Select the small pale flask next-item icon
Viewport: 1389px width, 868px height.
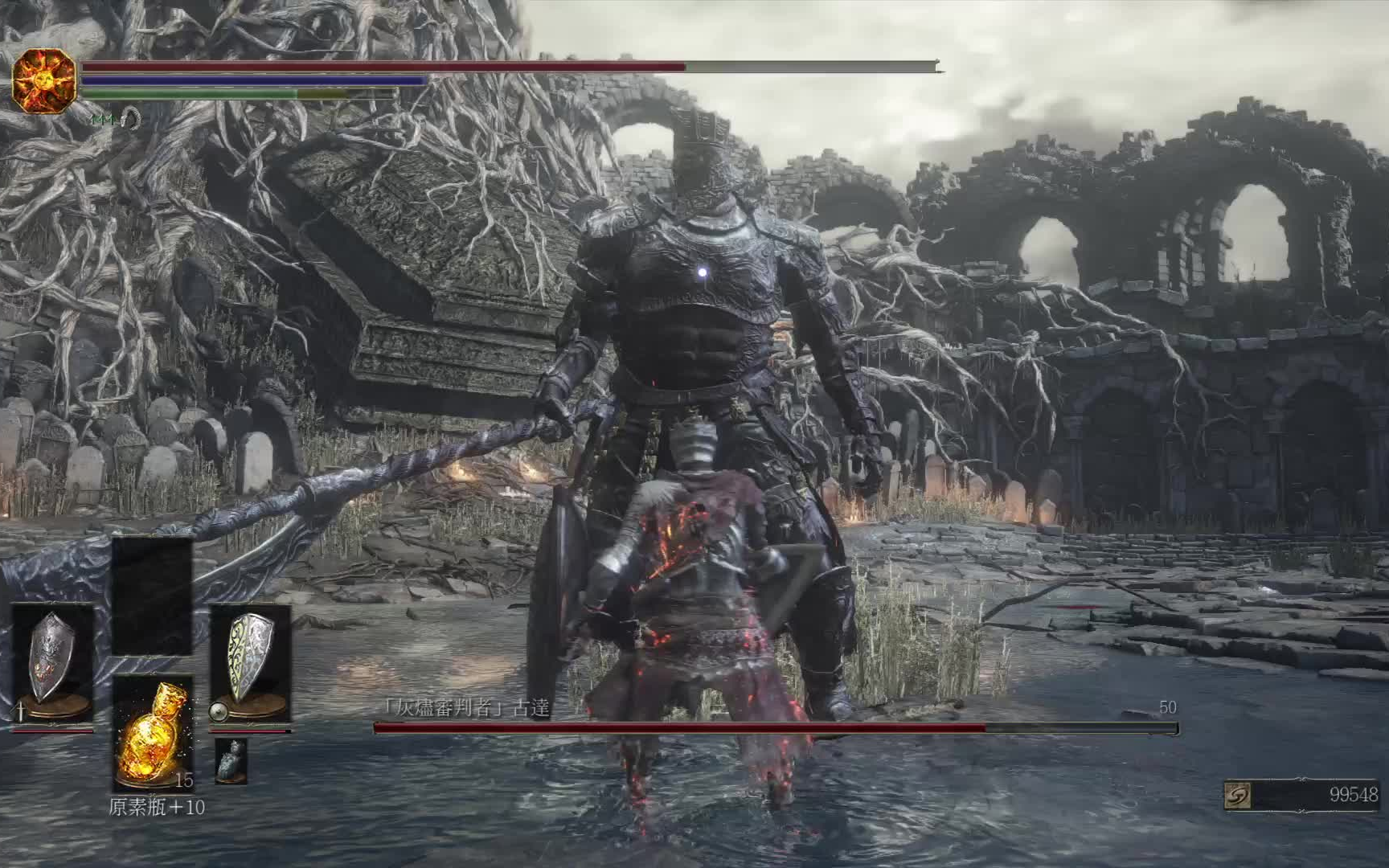click(231, 759)
